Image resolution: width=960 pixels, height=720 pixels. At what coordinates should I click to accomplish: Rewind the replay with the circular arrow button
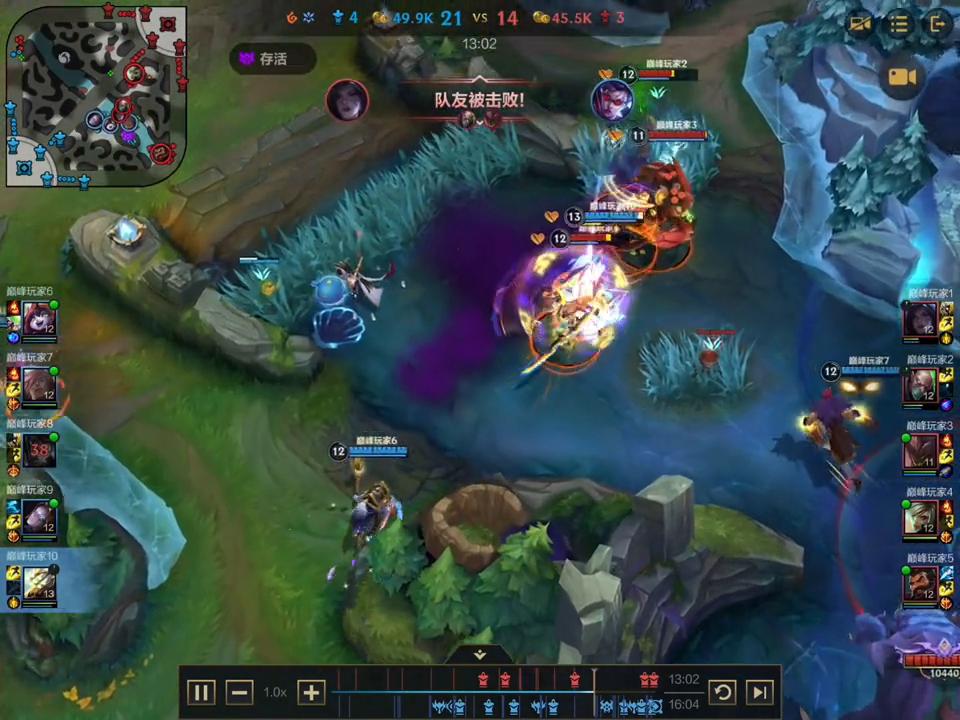[x=722, y=692]
